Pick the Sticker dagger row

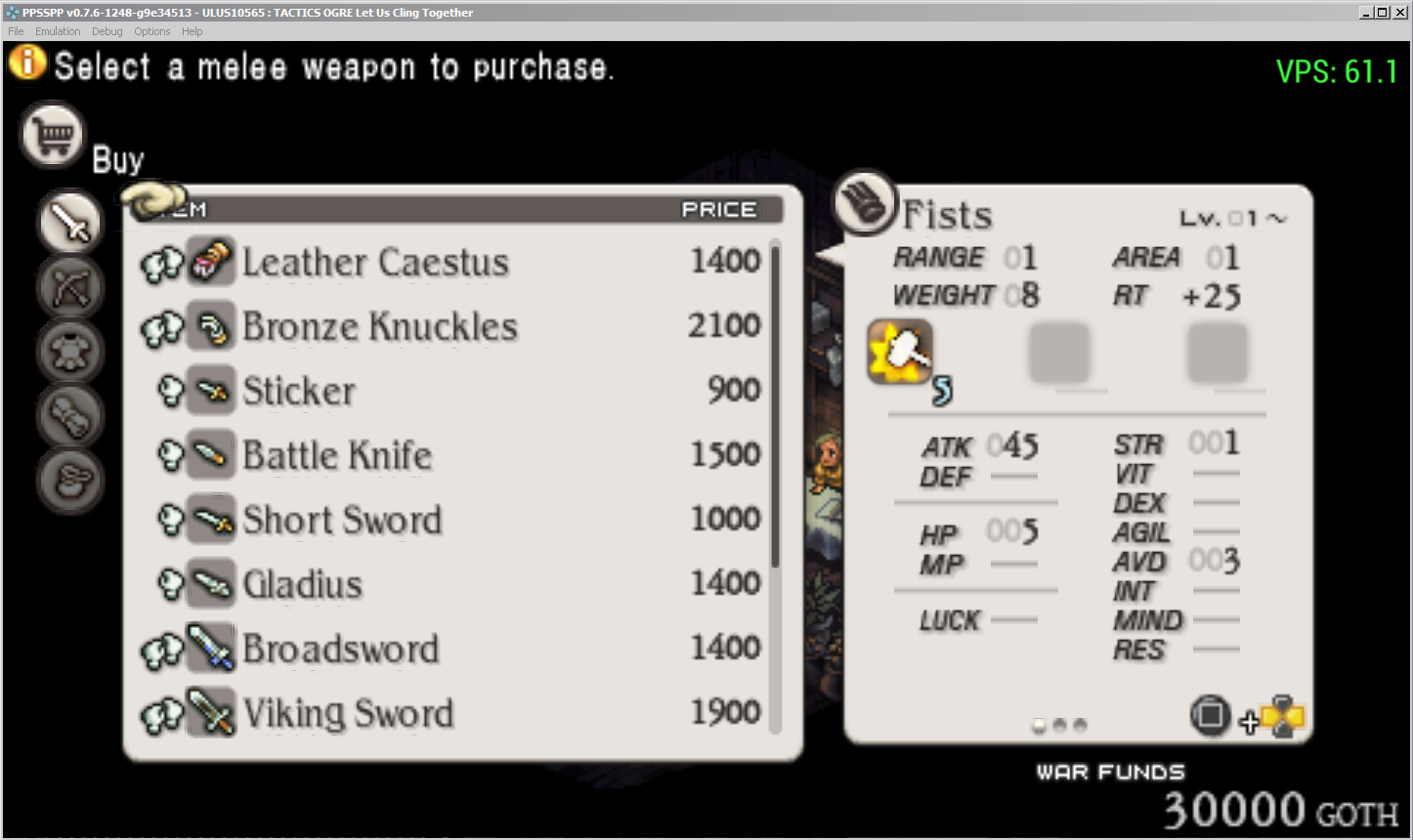click(299, 391)
